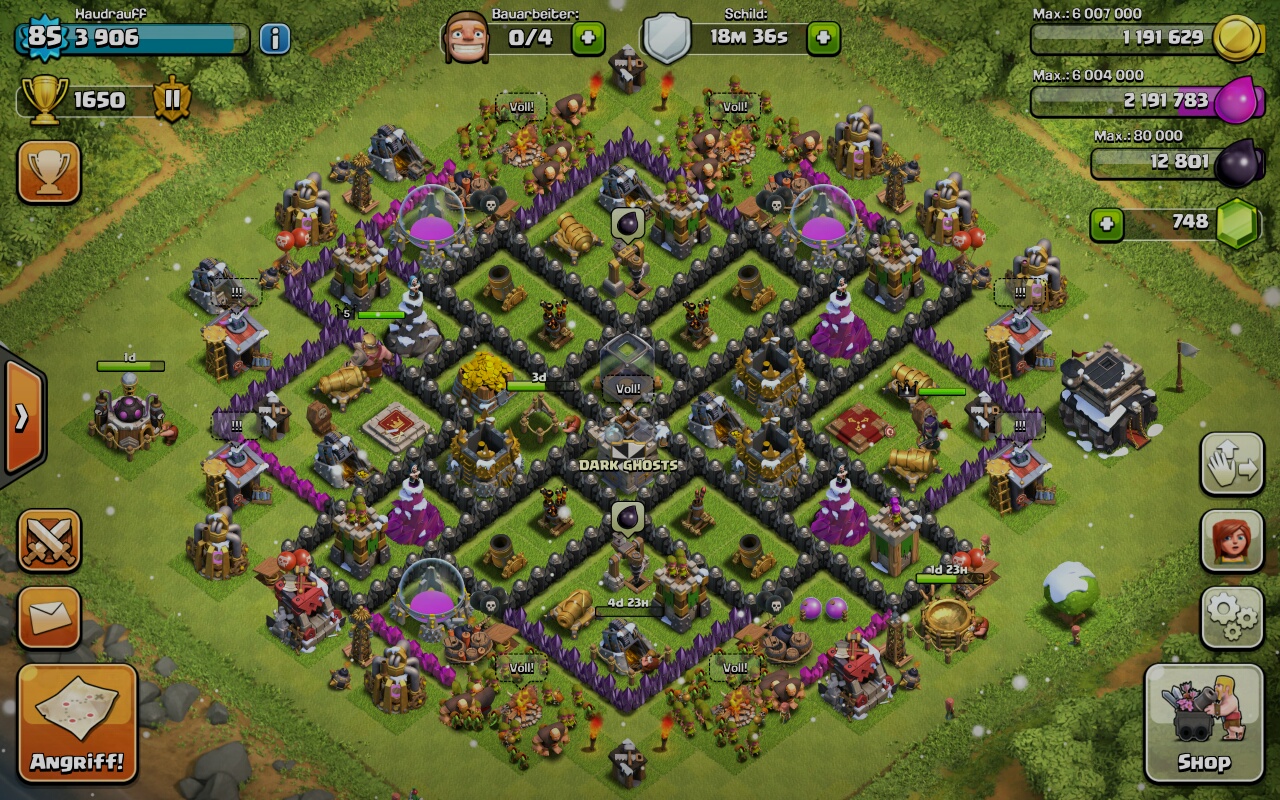Buy gems with the green plus button

pyautogui.click(x=1107, y=223)
